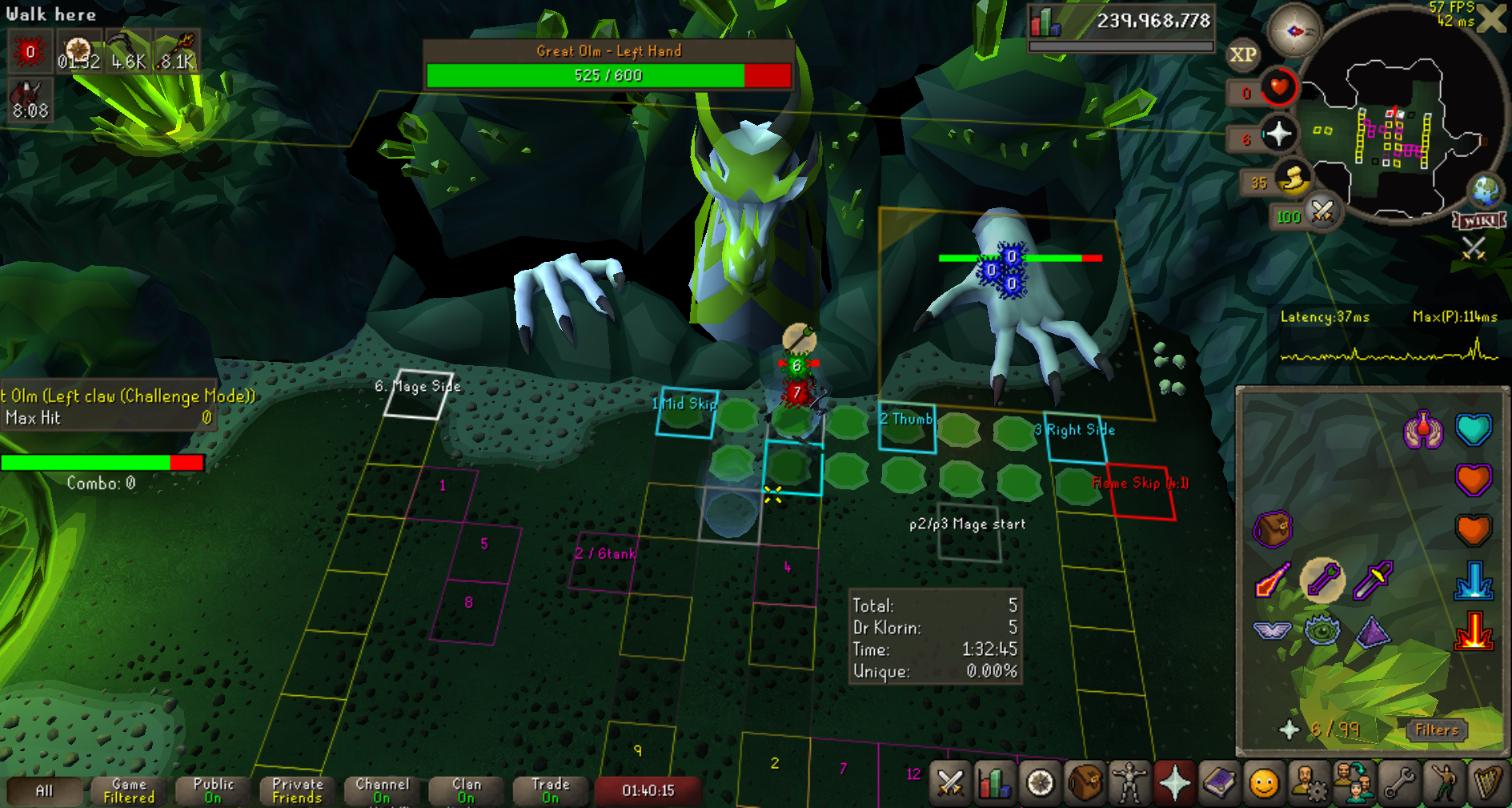Open the purple Spellbook tab

pos(1219,782)
